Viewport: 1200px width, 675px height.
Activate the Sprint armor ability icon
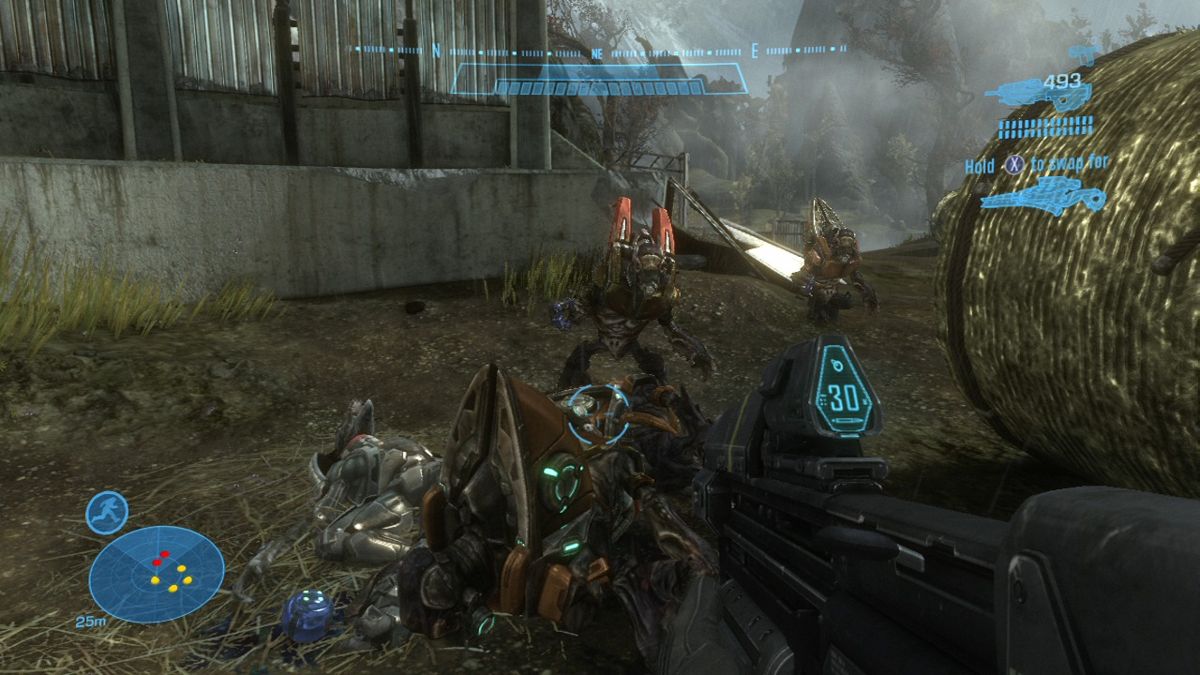(106, 513)
